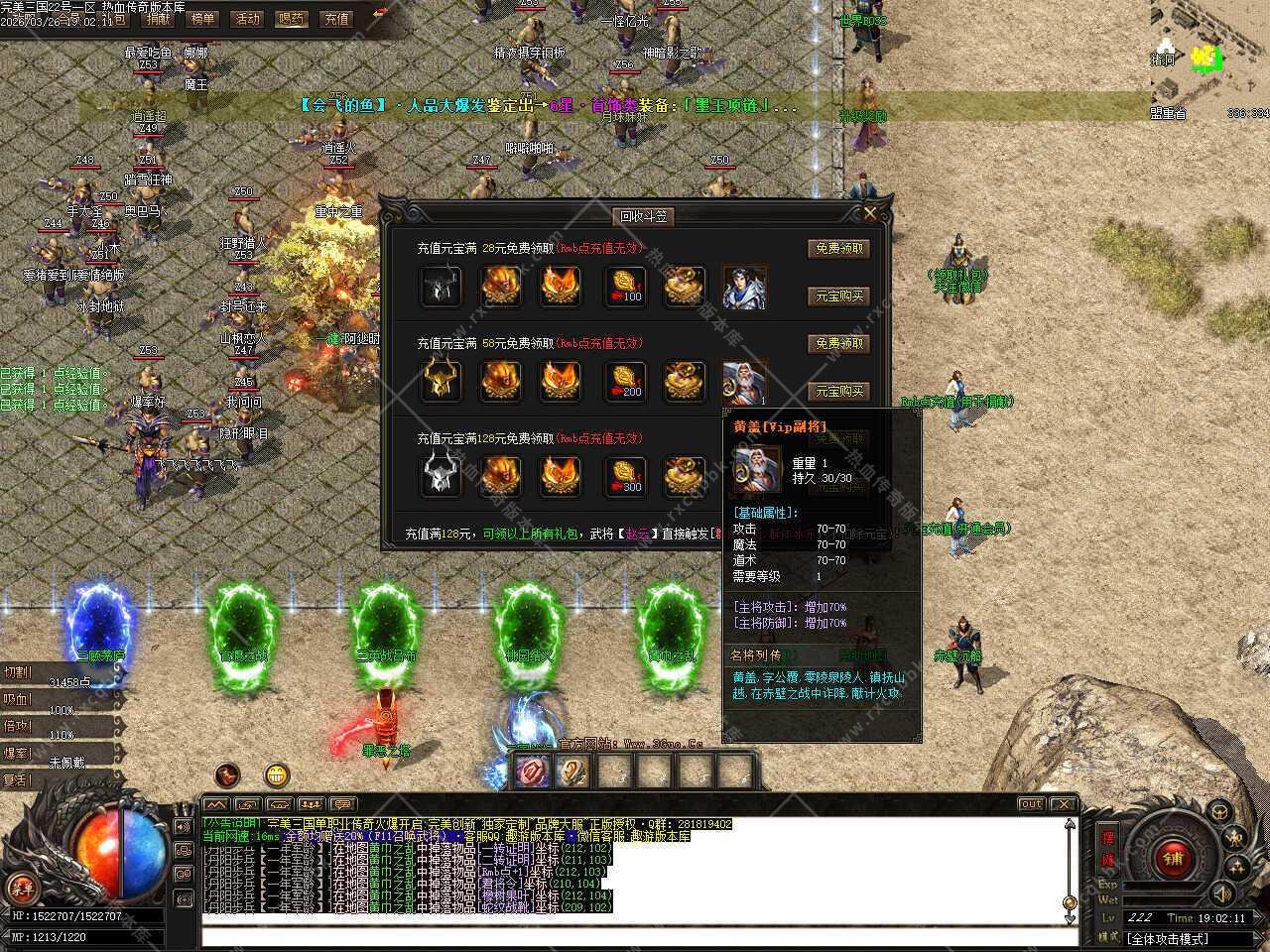Open the smiley emoji button
Screen dimensions: 1270x952
tap(277, 774)
